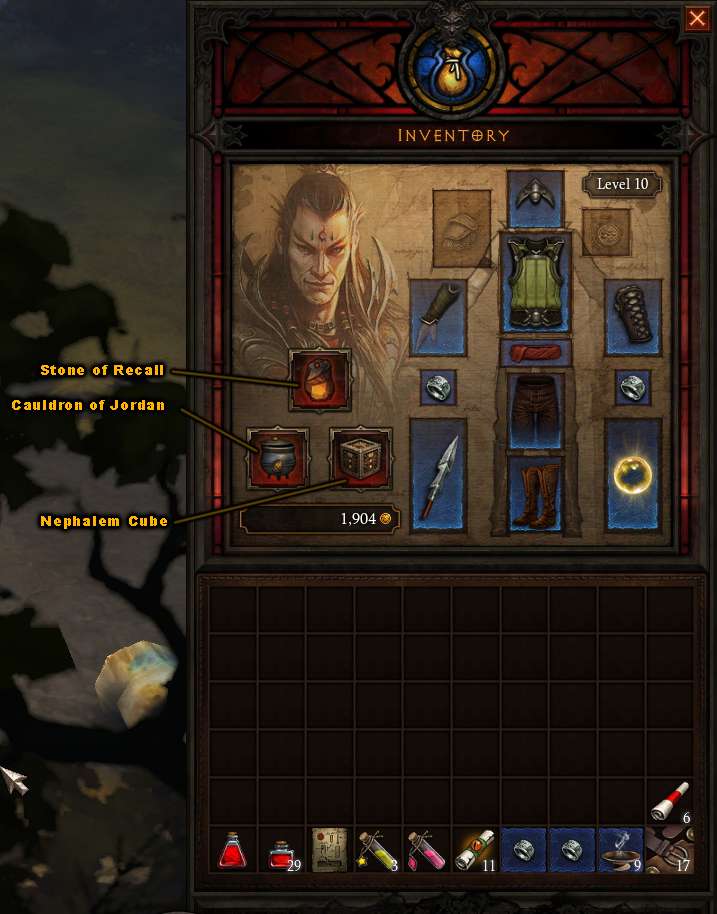717x914 pixels.
Task: Select the green chest armor
Action: [535, 282]
